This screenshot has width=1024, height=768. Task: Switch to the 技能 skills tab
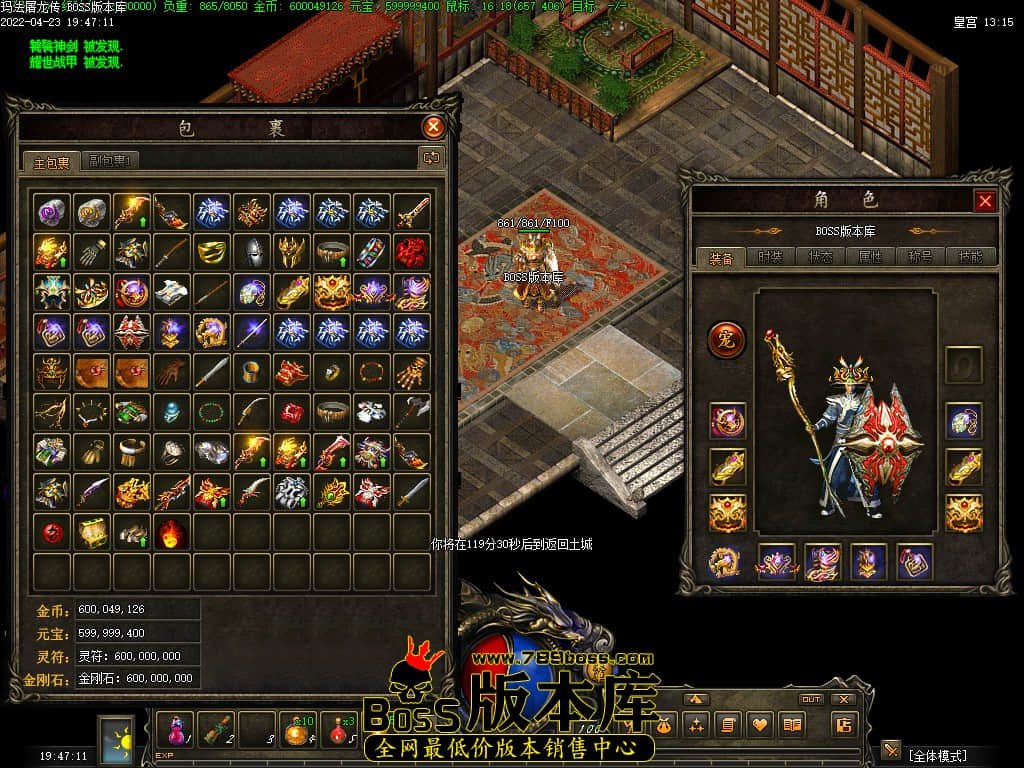(x=970, y=257)
